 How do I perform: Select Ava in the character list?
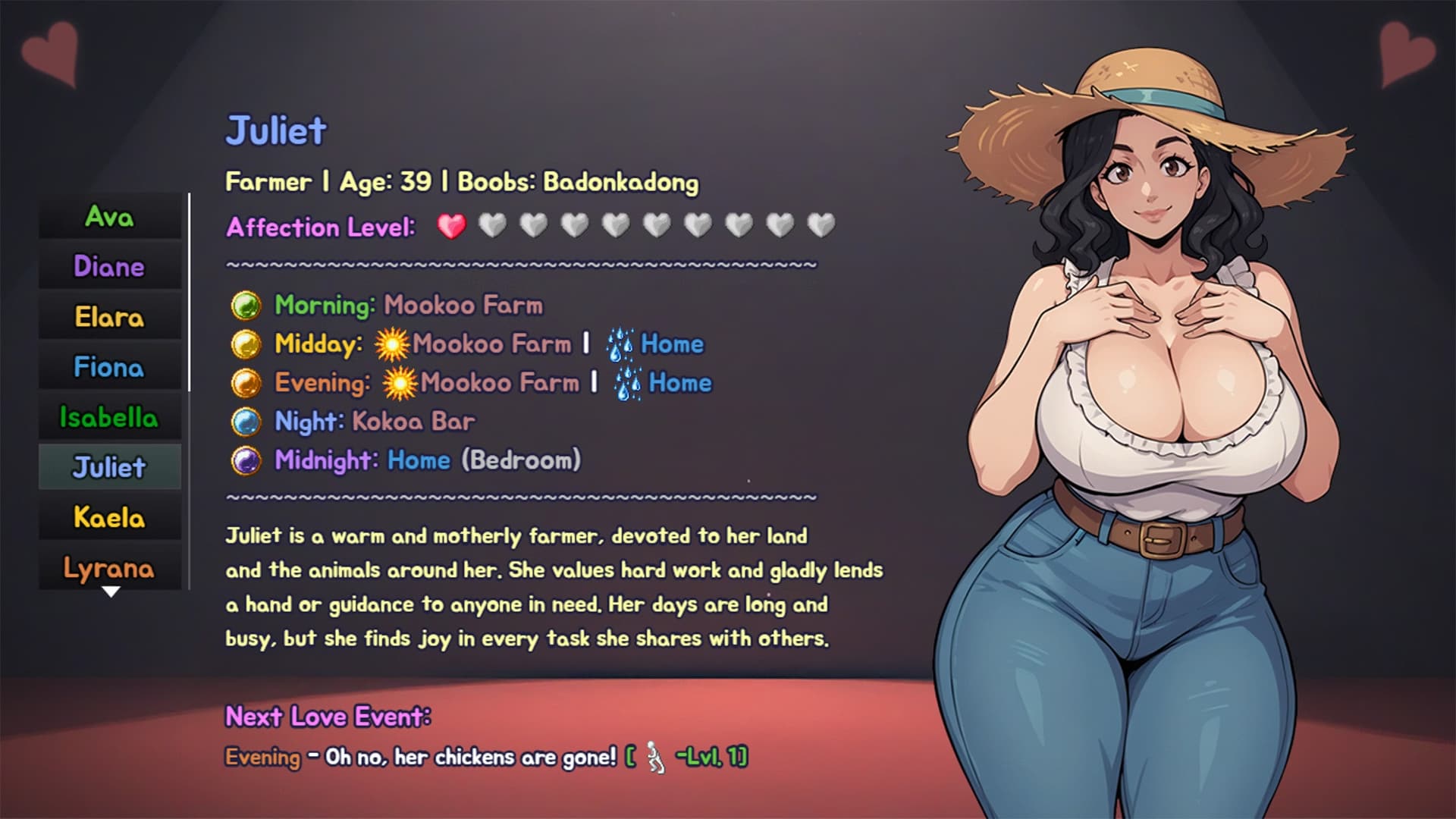[109, 217]
